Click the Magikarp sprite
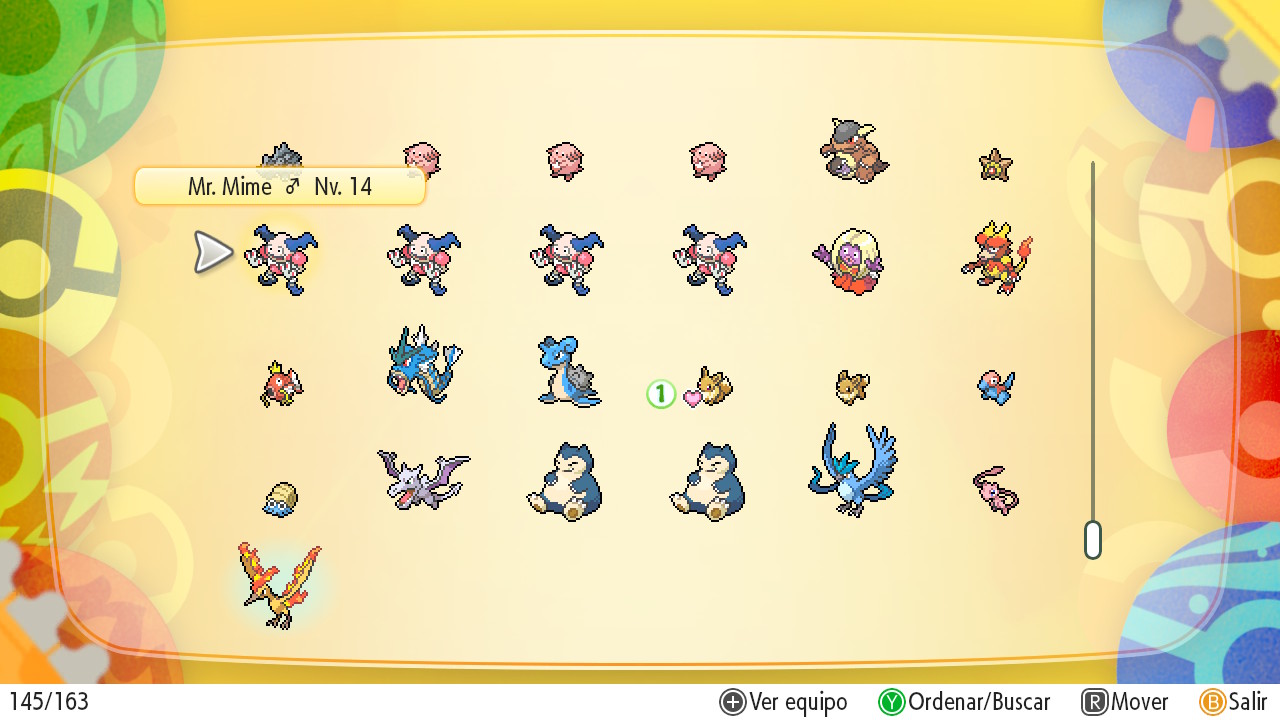The height and width of the screenshot is (720, 1280). coord(281,385)
